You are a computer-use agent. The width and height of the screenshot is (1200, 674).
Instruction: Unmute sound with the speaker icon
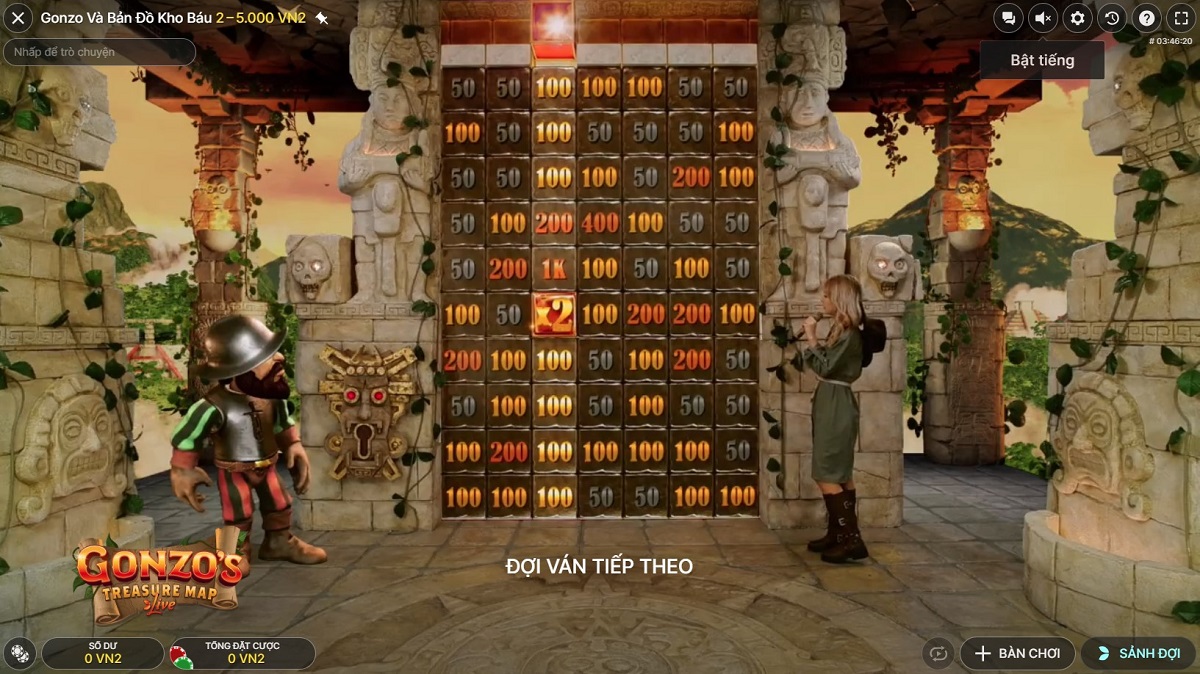tap(1042, 18)
